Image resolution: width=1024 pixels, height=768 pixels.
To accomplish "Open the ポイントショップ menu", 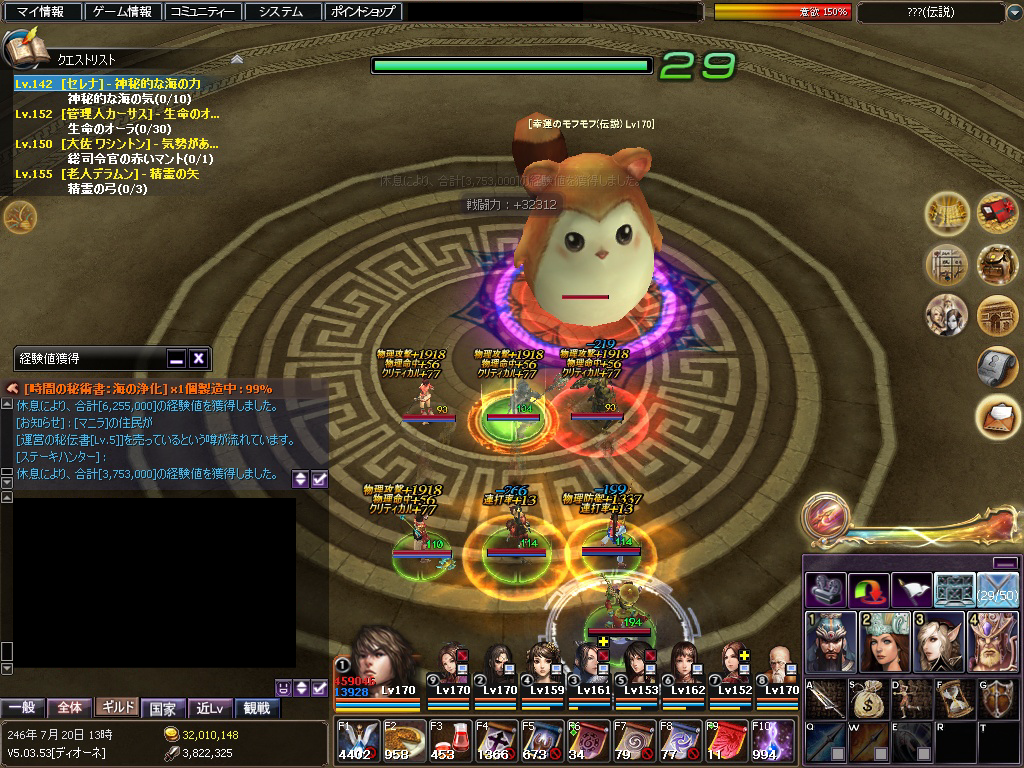I will 364,12.
